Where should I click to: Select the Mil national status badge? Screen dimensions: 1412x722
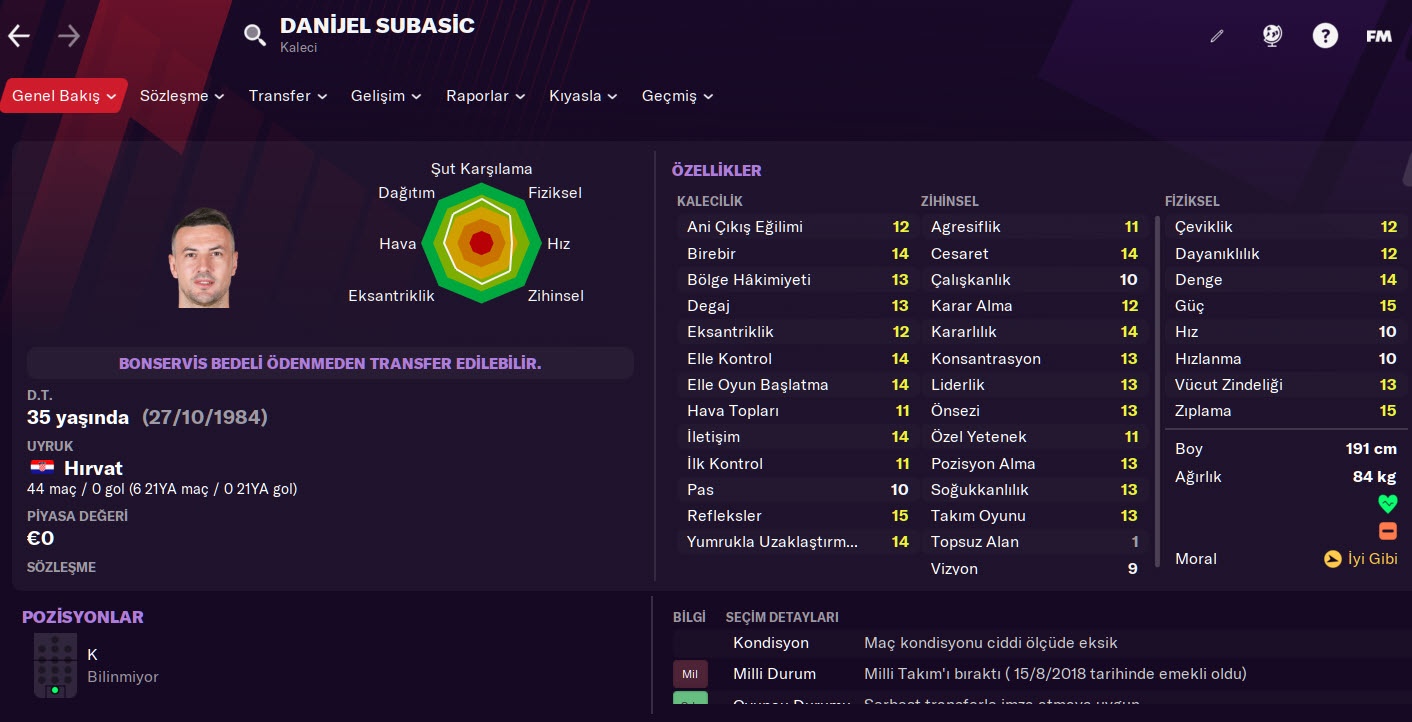[x=690, y=674]
